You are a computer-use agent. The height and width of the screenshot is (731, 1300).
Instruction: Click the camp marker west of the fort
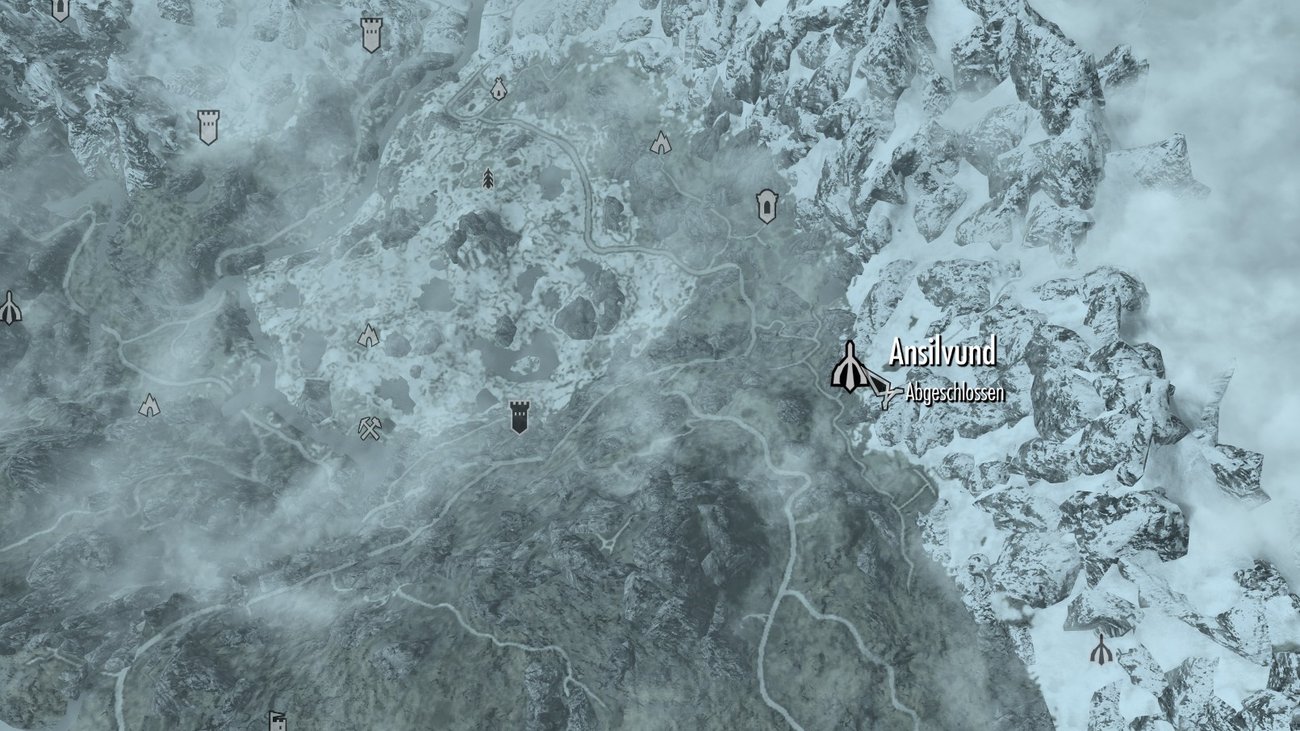point(370,337)
